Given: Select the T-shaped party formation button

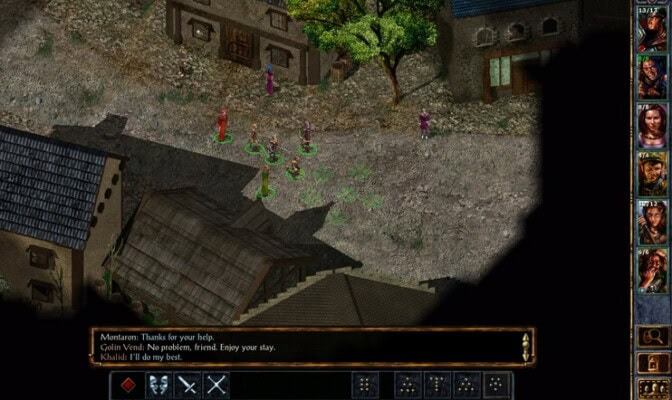Looking at the screenshot, I should (x=438, y=384).
